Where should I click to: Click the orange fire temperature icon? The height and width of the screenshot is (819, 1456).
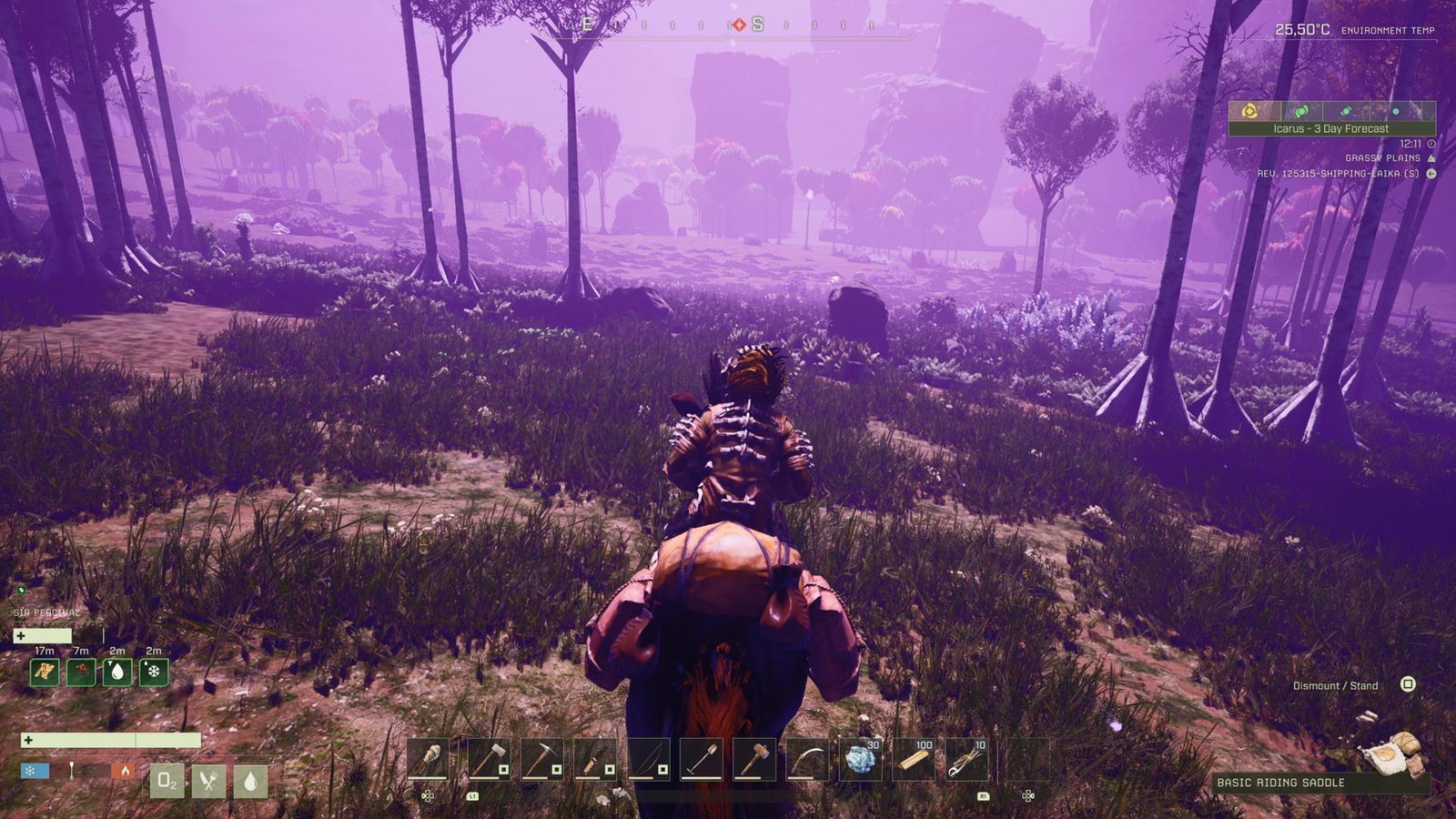pos(124,772)
